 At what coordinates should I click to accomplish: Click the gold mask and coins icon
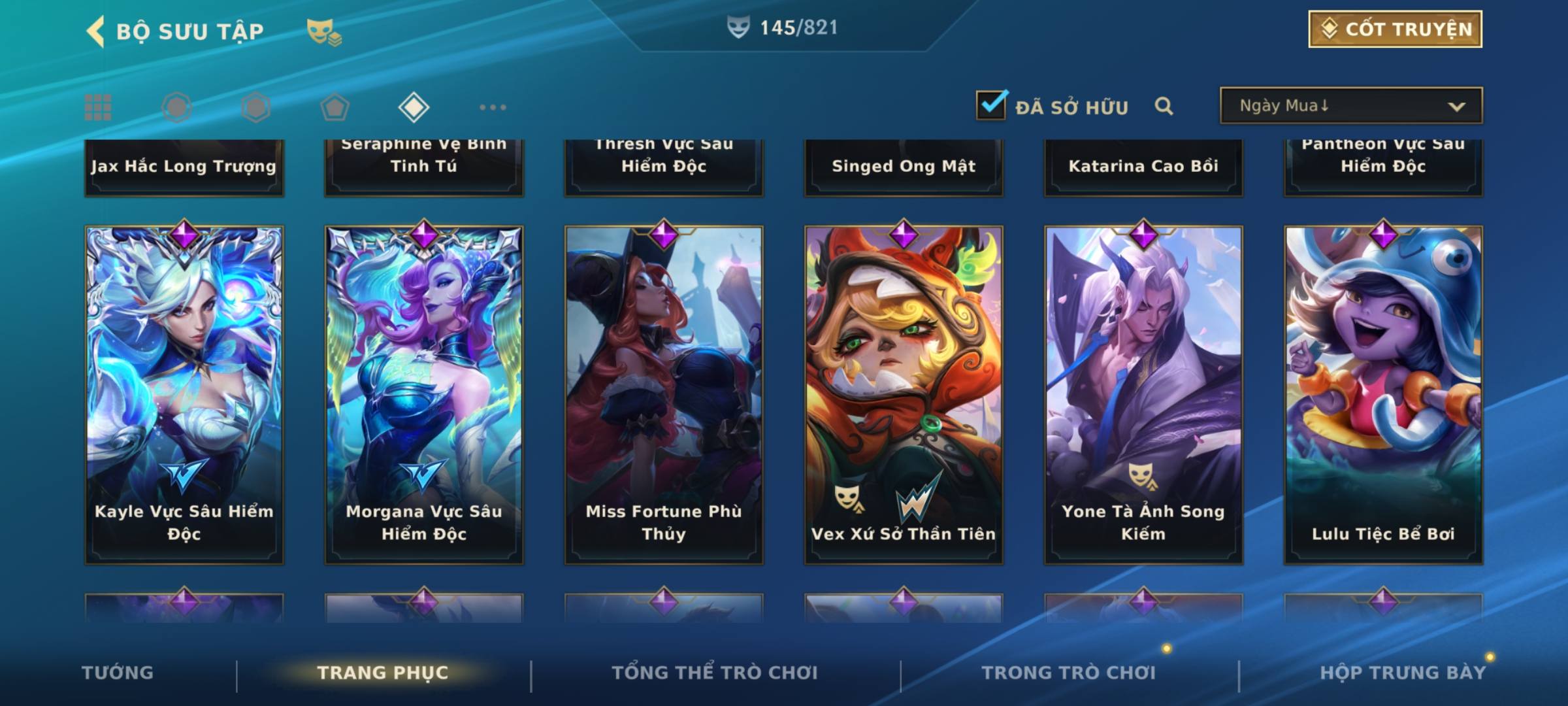pyautogui.click(x=324, y=32)
